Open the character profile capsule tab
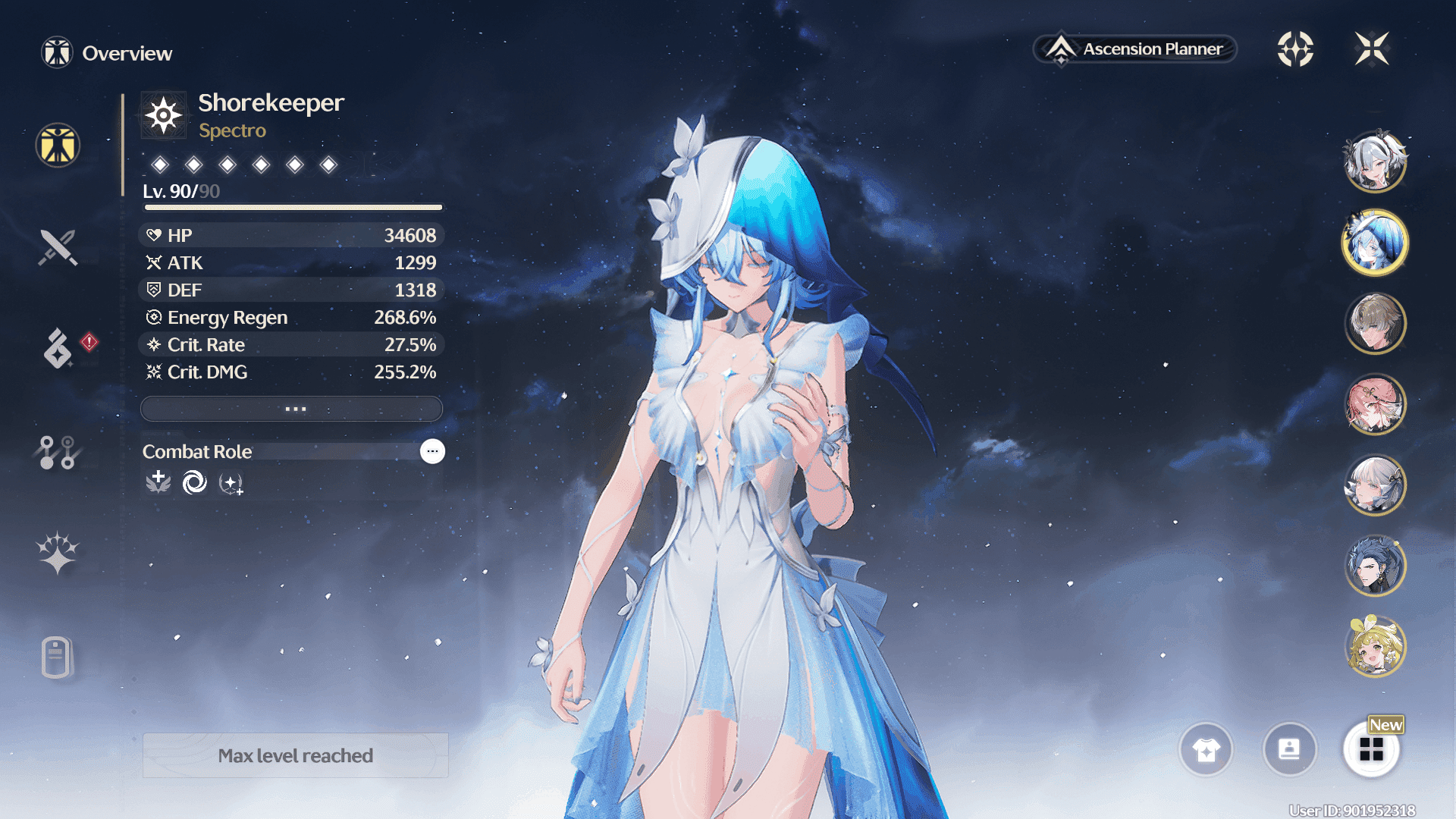Viewport: 1456px width, 819px height. [x=57, y=657]
